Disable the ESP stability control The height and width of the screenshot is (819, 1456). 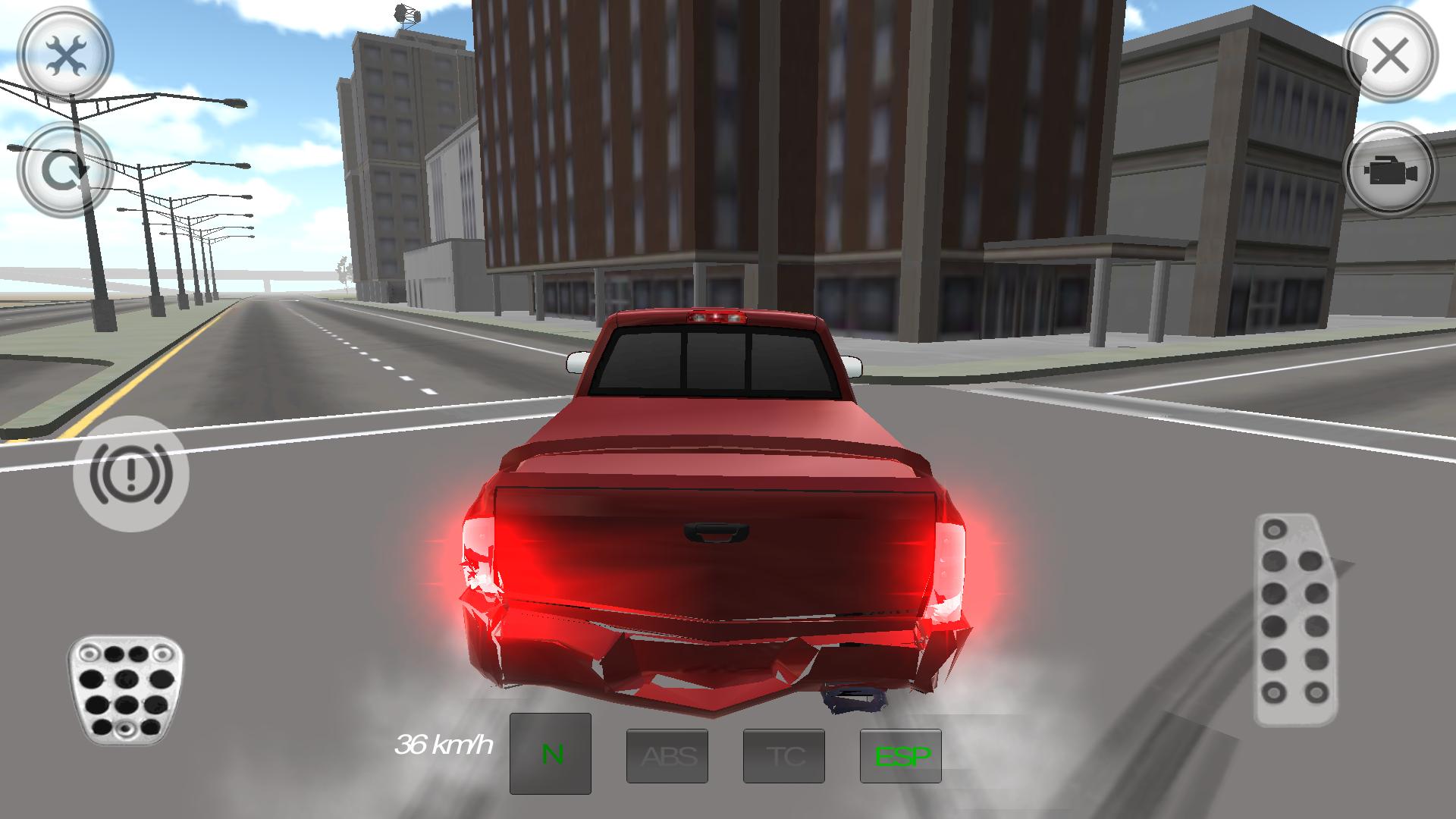click(x=902, y=755)
